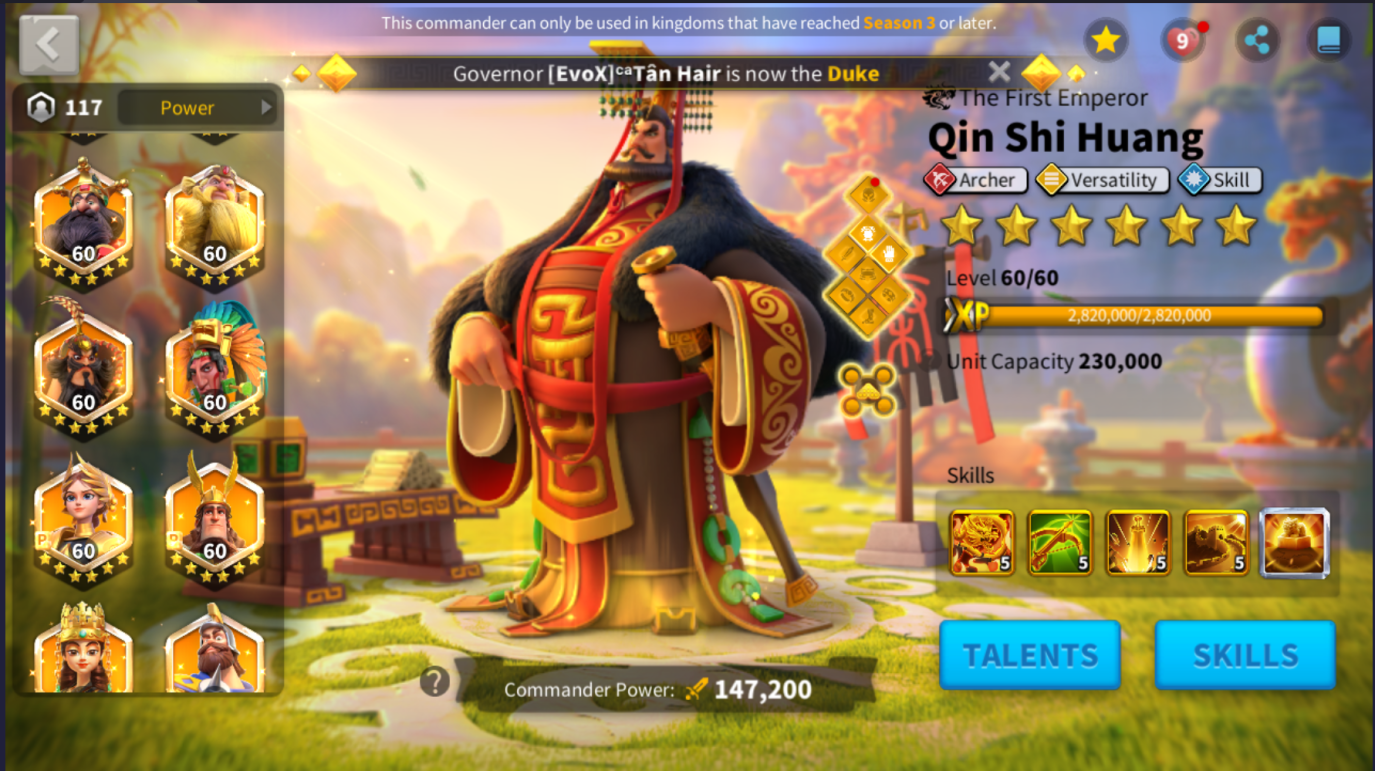
Task: Inspect the Great Wall skill
Action: (x=1216, y=542)
